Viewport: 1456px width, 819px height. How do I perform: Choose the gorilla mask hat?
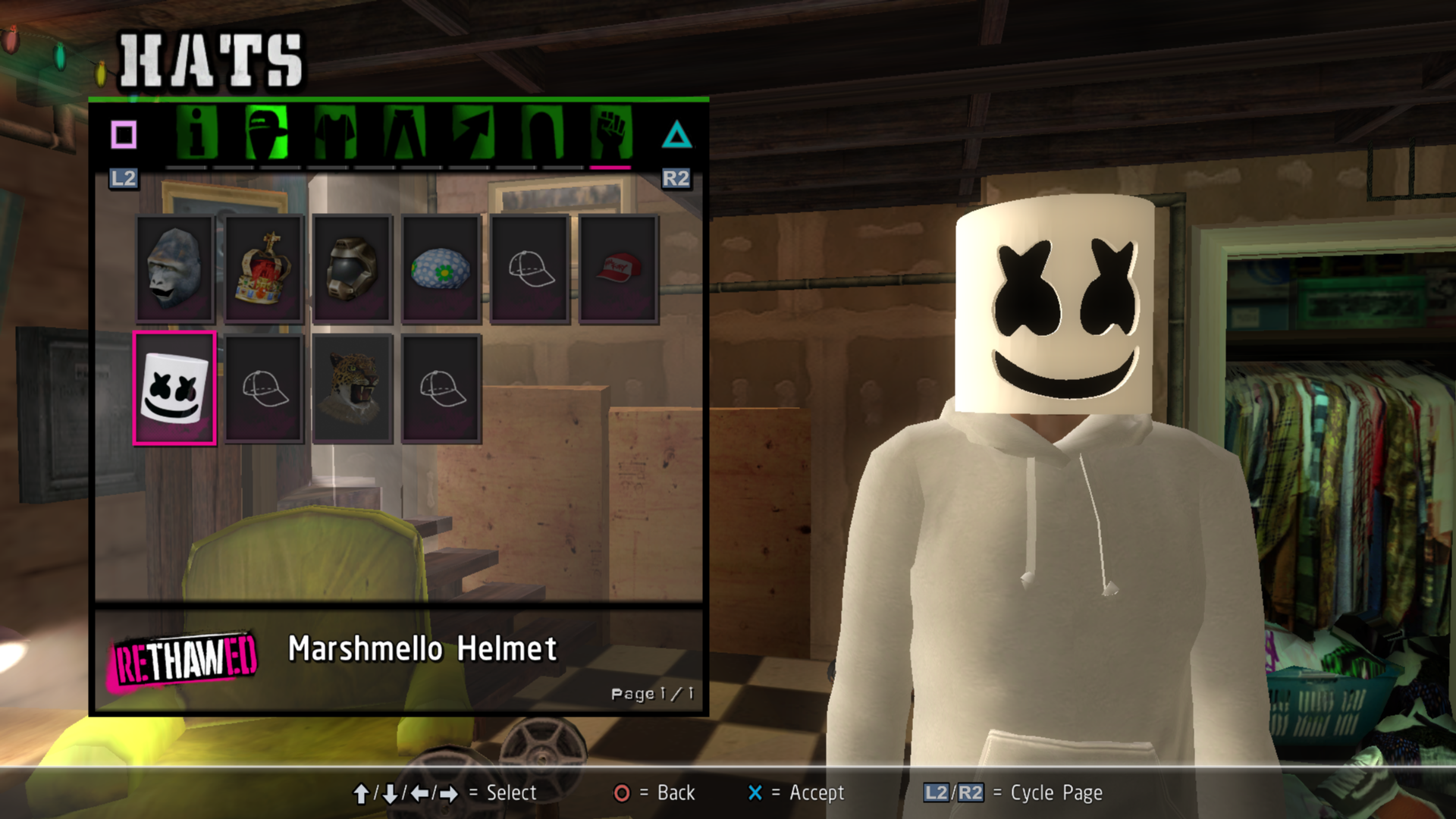[x=175, y=269]
